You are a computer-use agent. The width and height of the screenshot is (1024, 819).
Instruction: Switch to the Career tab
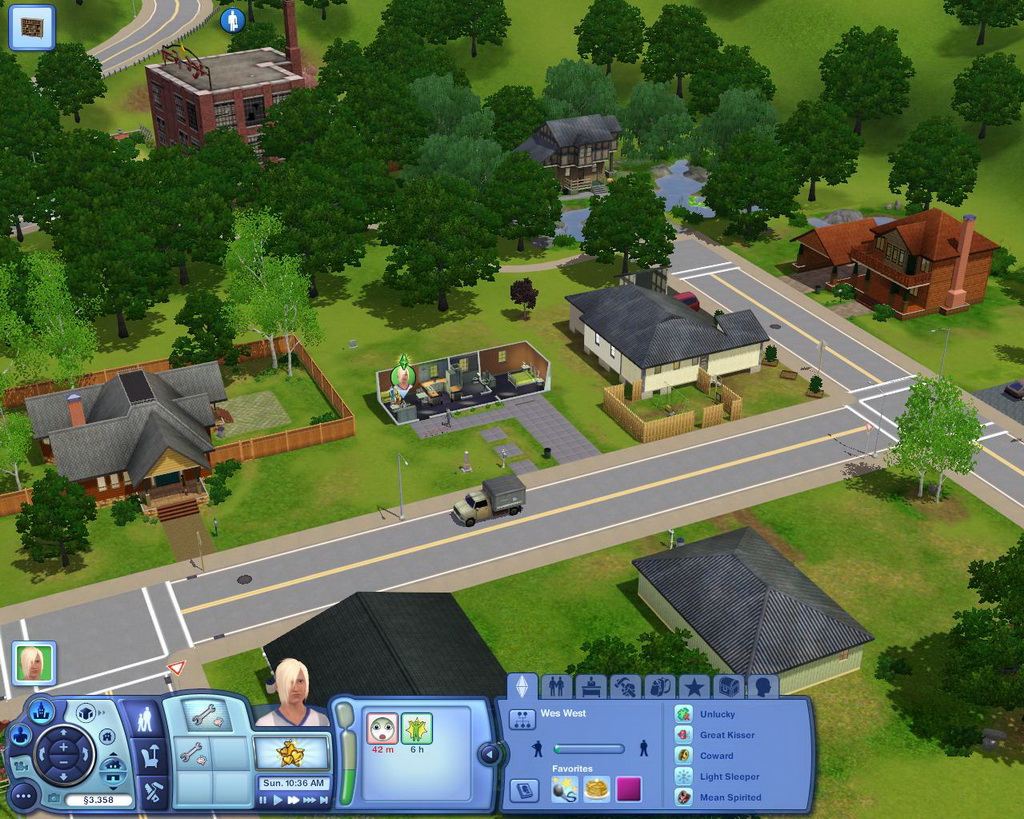[x=590, y=687]
